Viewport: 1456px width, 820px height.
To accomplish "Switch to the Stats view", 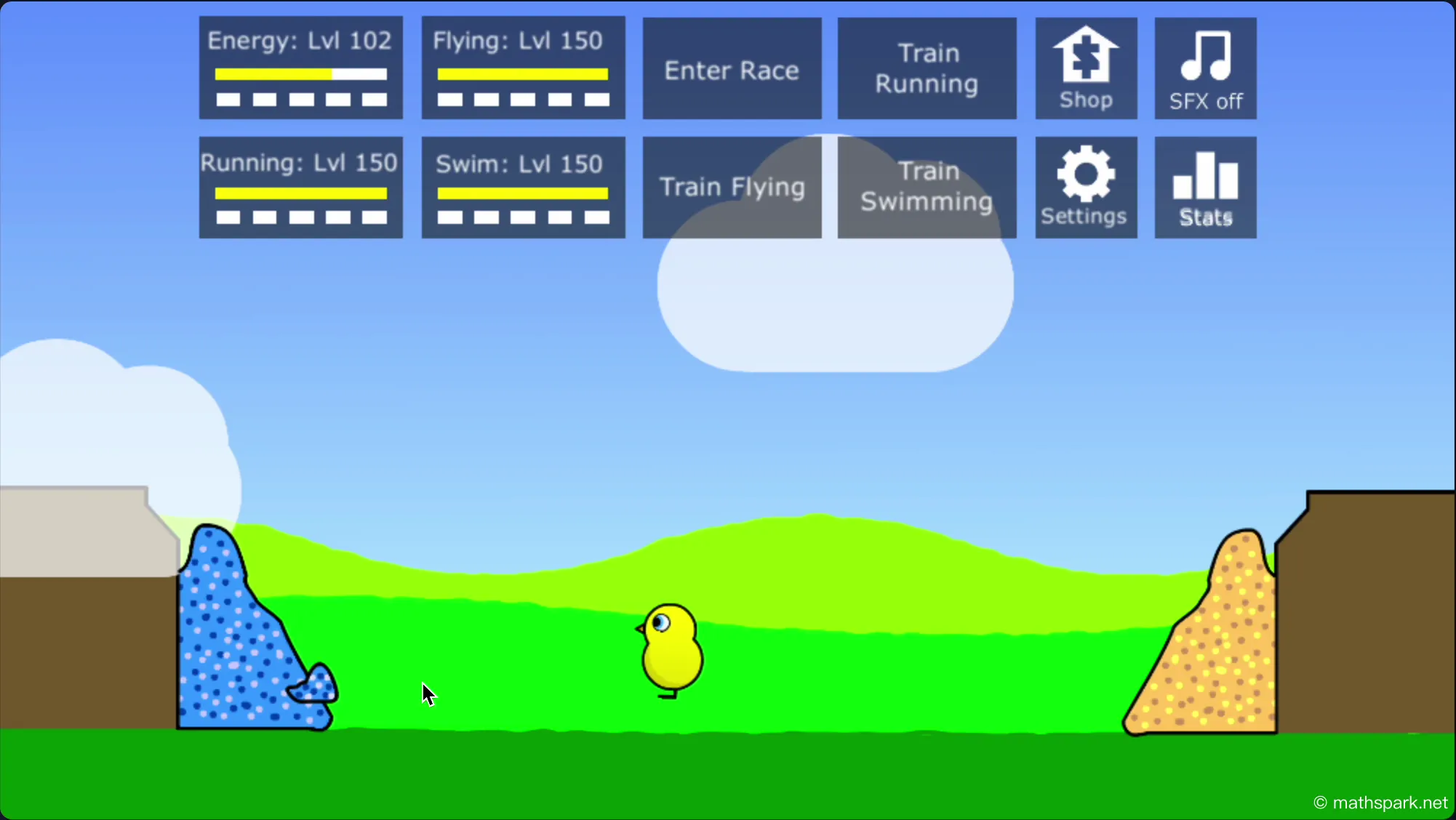I will point(1204,187).
